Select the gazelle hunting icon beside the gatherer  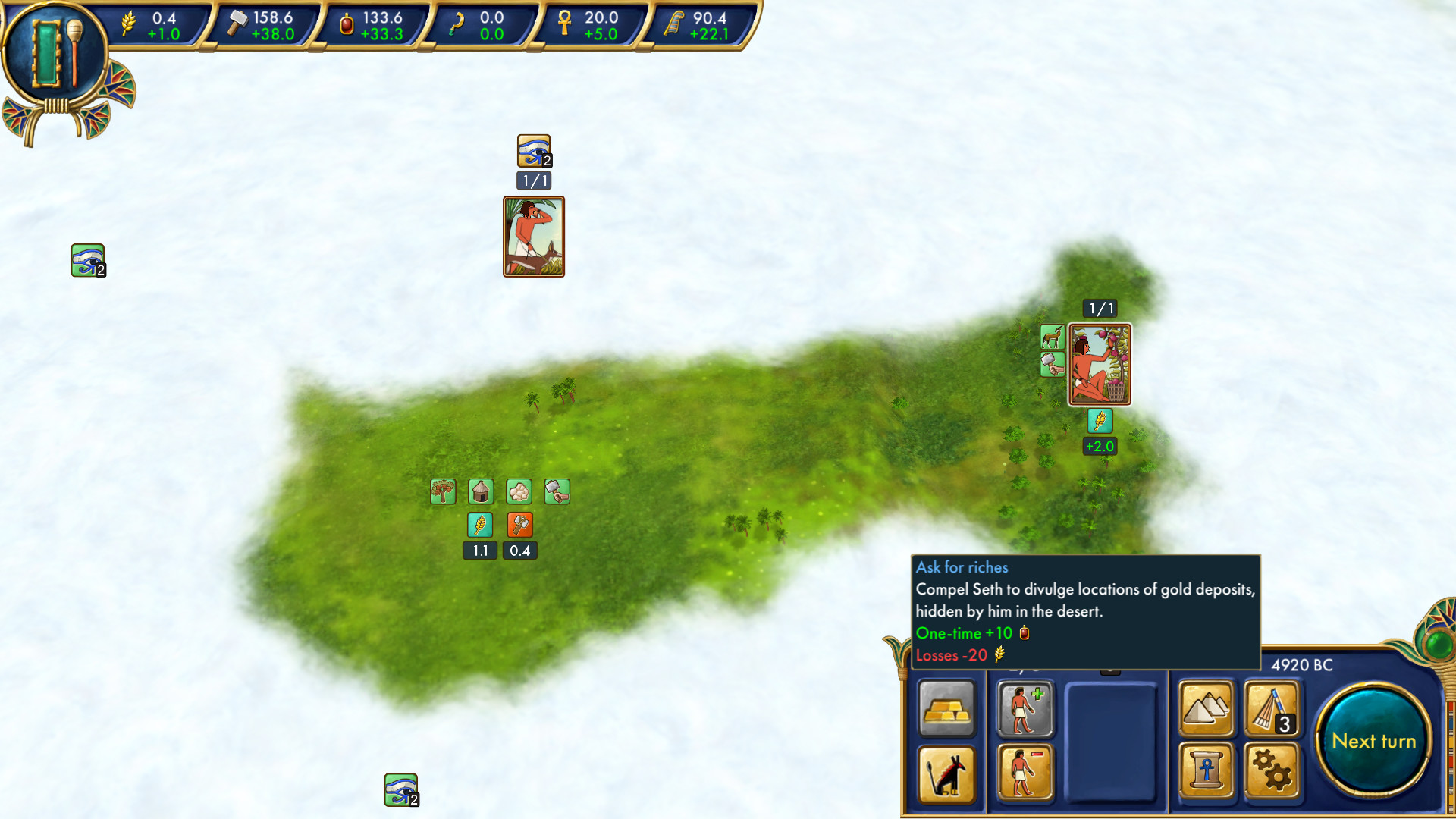click(1053, 337)
